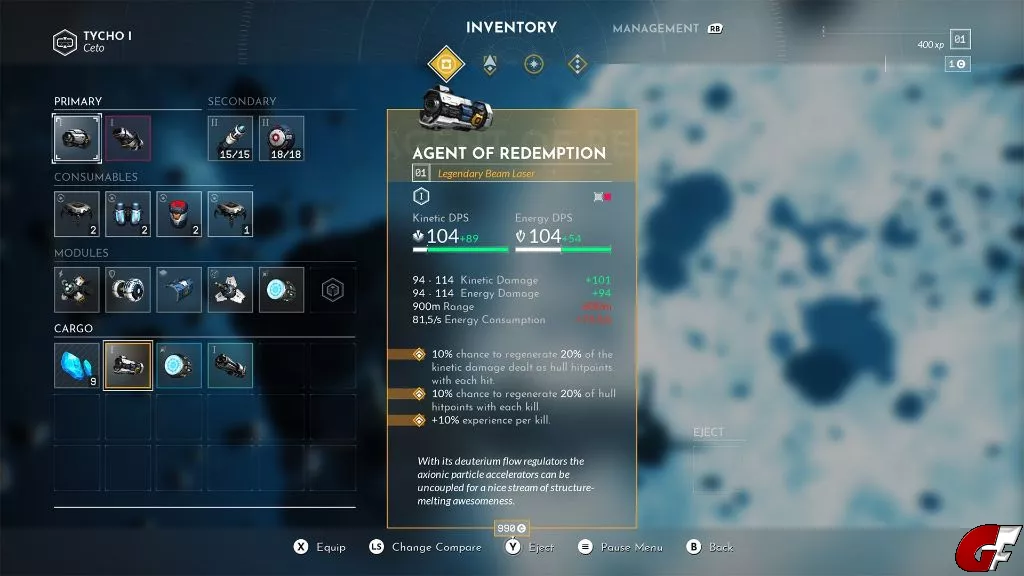The width and height of the screenshot is (1024, 576).
Task: Open the Pause Menu
Action: click(x=633, y=548)
